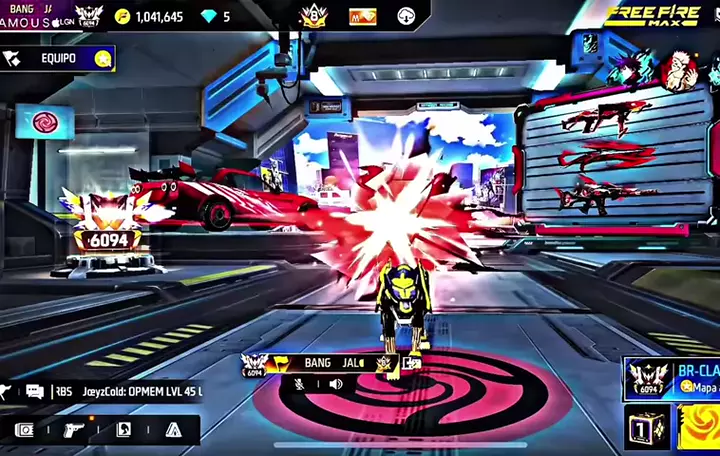This screenshot has height=456, width=720.
Task: Open the EQUIPO team panel
Action: tap(57, 58)
